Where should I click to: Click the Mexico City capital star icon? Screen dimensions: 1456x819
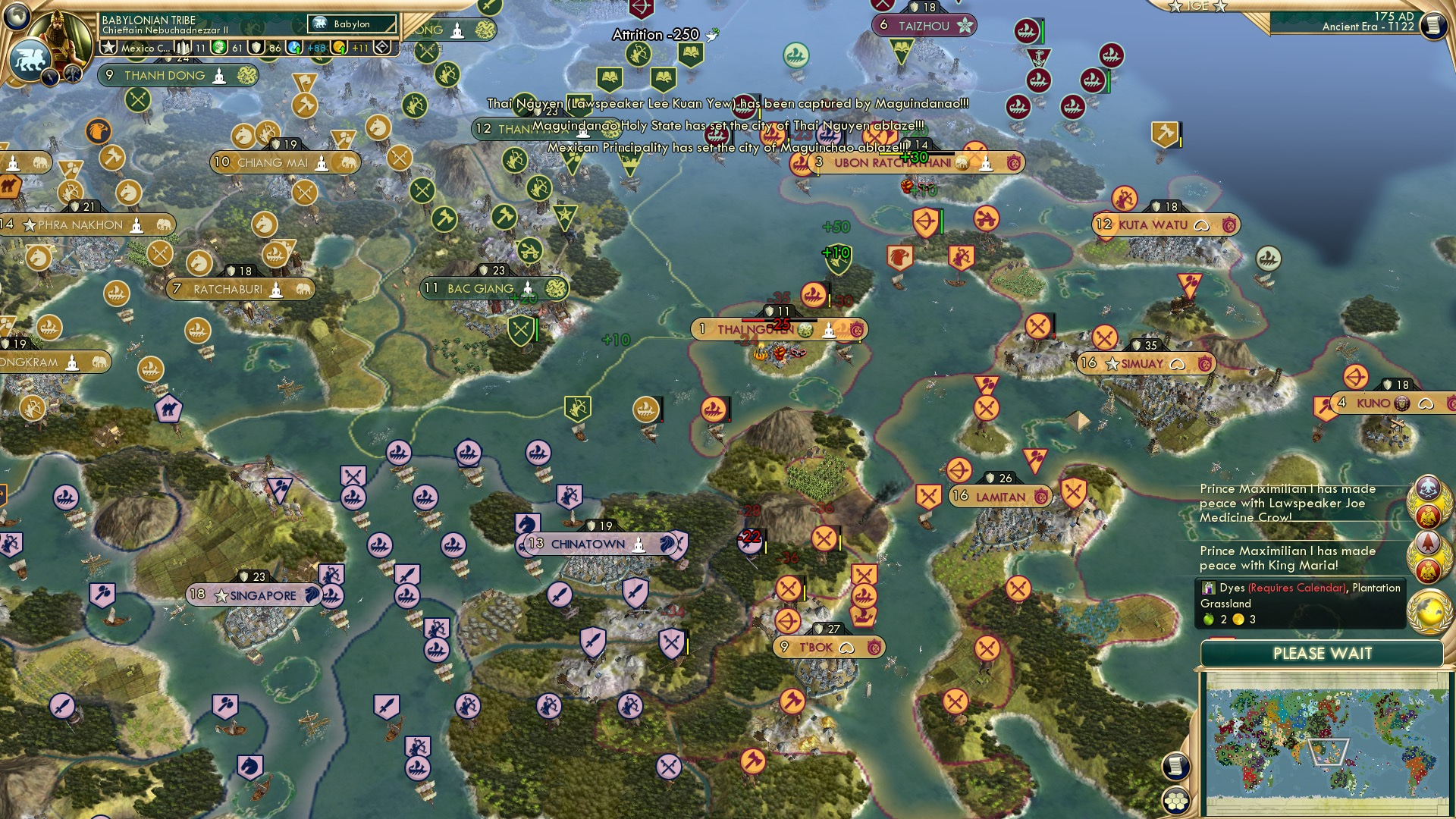click(x=109, y=48)
